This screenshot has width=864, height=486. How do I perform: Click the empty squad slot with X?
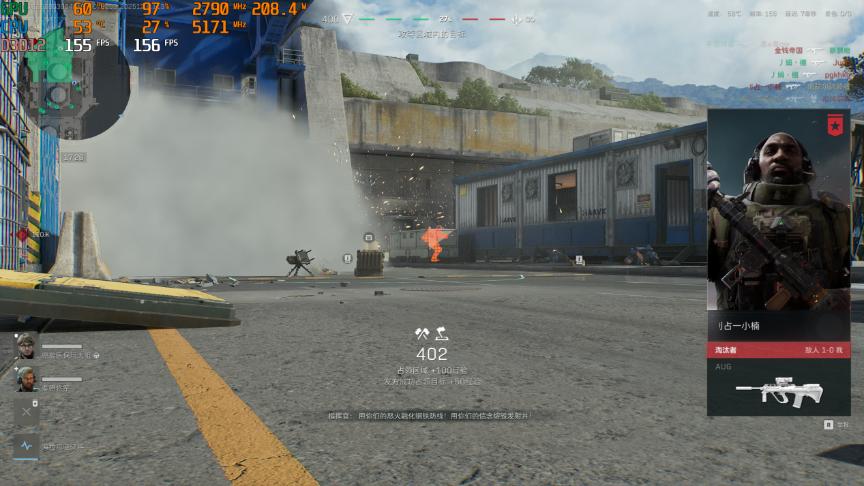click(x=26, y=411)
